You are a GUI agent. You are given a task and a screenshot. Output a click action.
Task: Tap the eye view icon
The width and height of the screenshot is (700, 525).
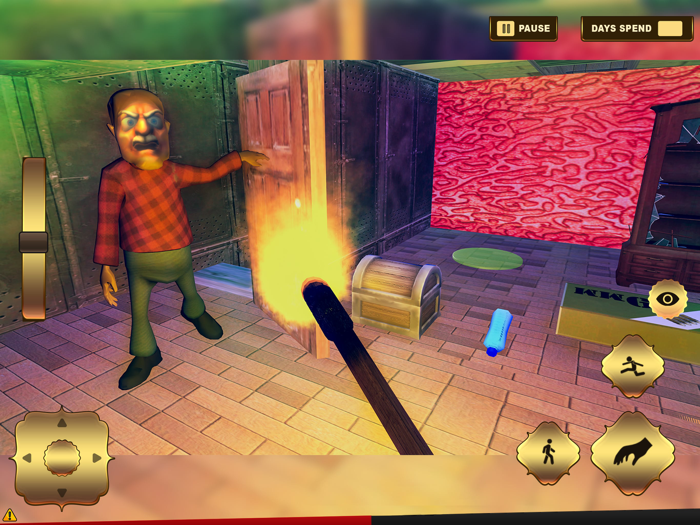click(667, 299)
